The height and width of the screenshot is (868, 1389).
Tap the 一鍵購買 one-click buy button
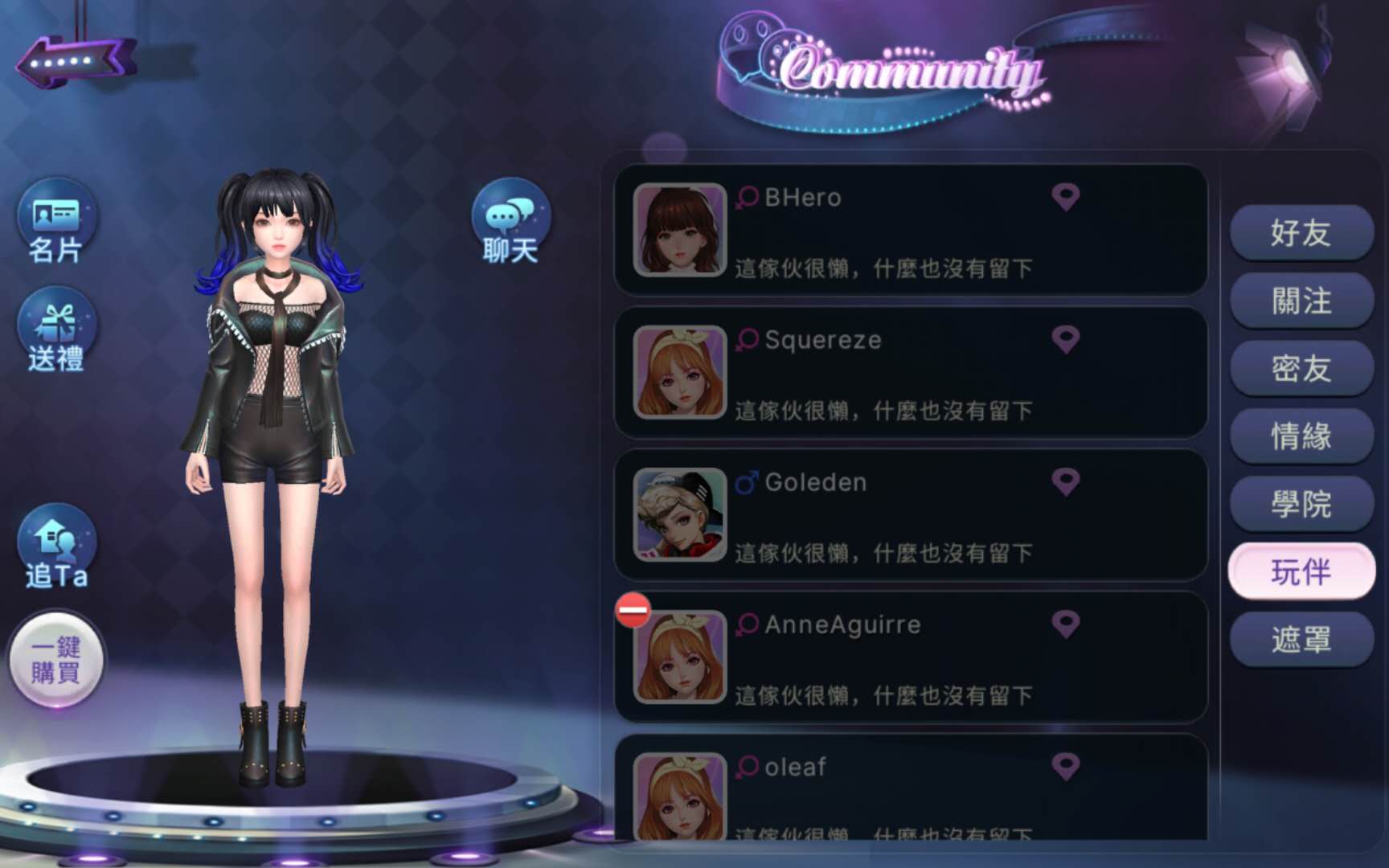[x=56, y=661]
